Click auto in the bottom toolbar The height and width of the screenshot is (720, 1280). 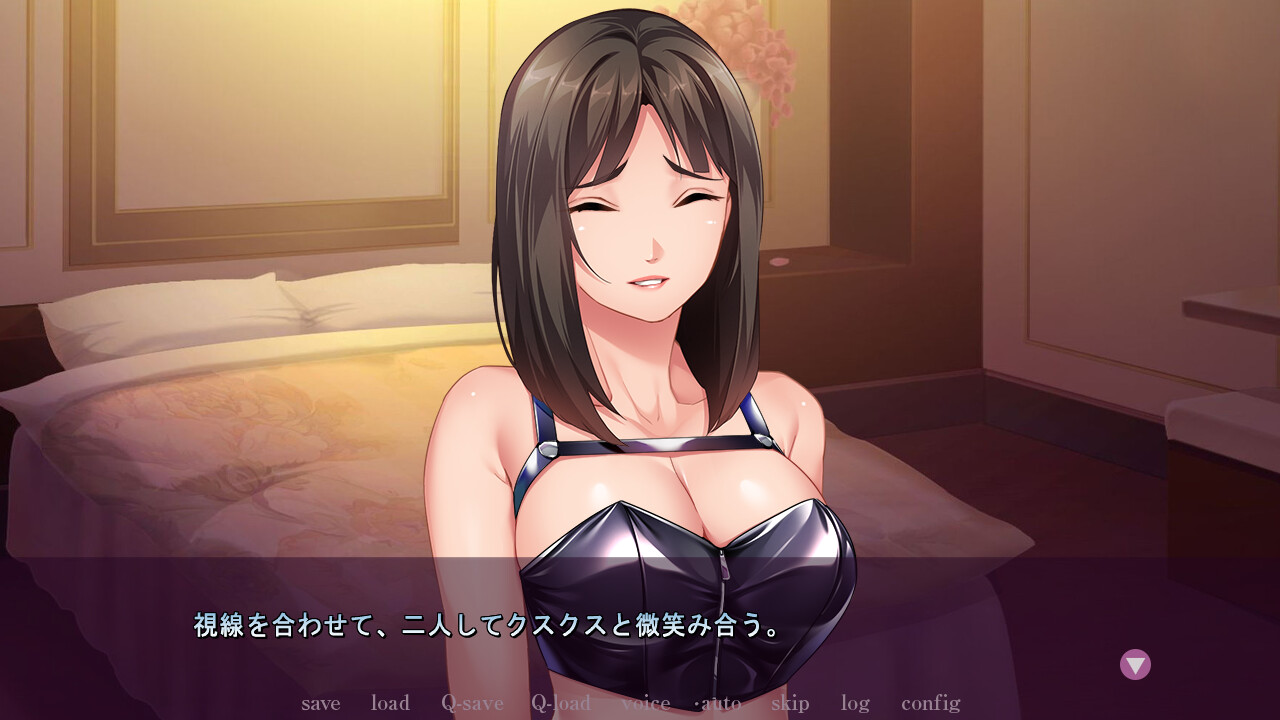(x=719, y=703)
